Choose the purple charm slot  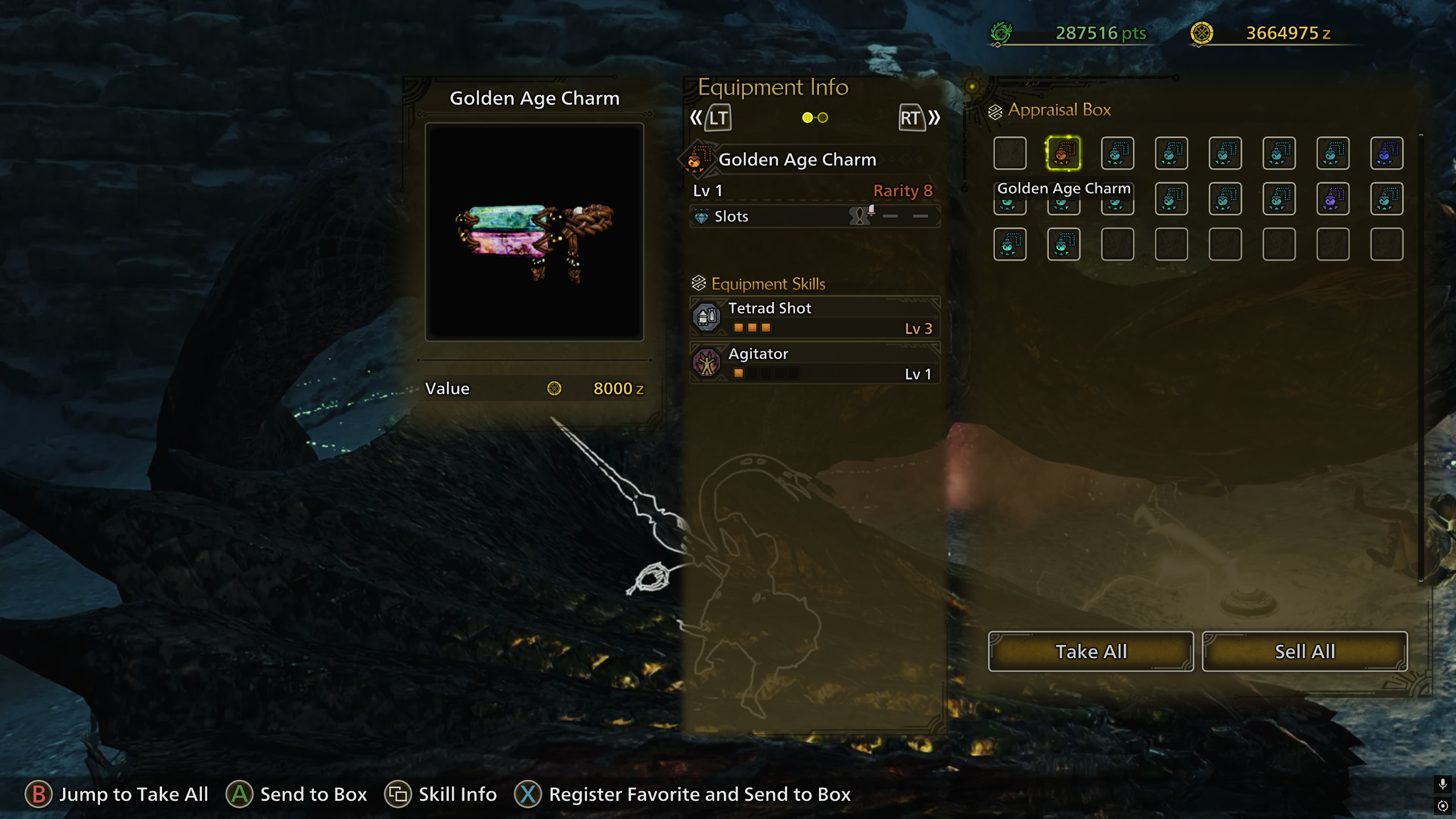tap(1333, 199)
